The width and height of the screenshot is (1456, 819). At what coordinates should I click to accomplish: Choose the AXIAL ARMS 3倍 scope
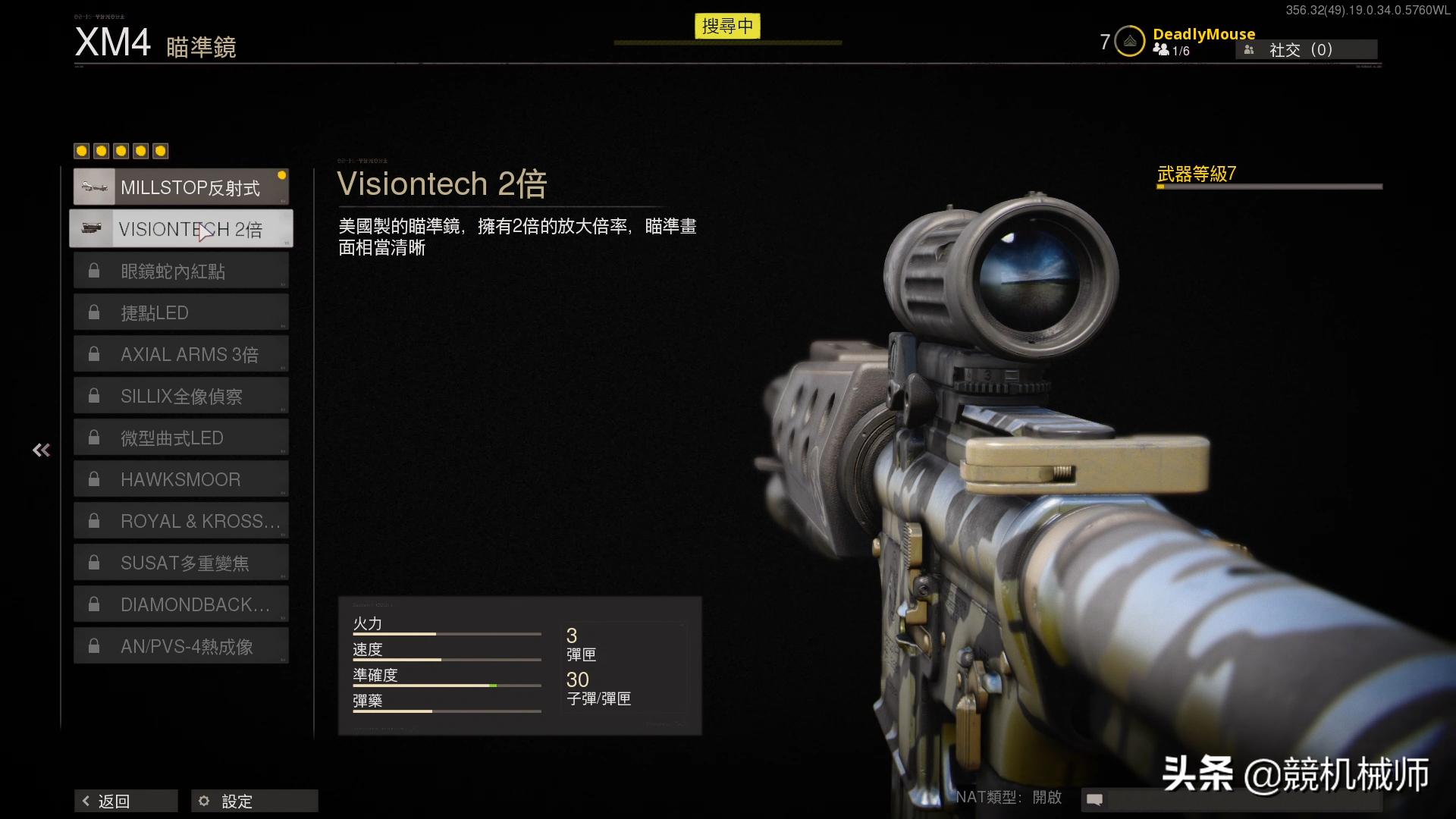click(180, 354)
